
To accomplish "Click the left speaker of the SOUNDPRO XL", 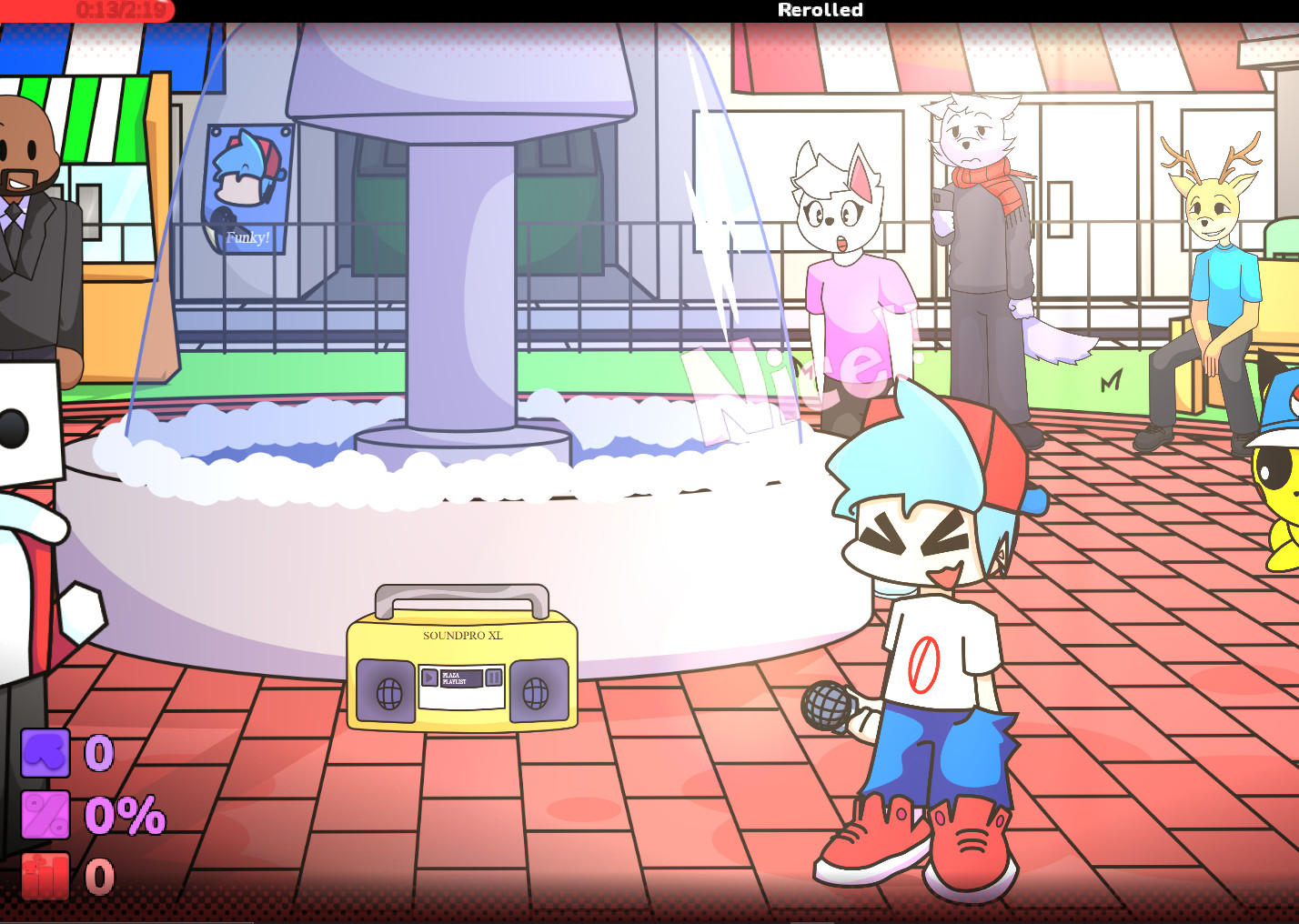I will pyautogui.click(x=388, y=693).
